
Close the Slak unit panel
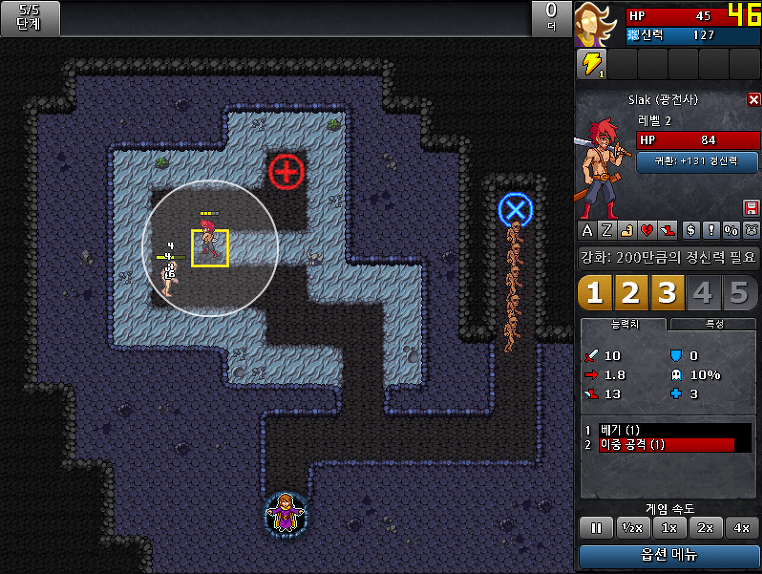click(x=754, y=100)
